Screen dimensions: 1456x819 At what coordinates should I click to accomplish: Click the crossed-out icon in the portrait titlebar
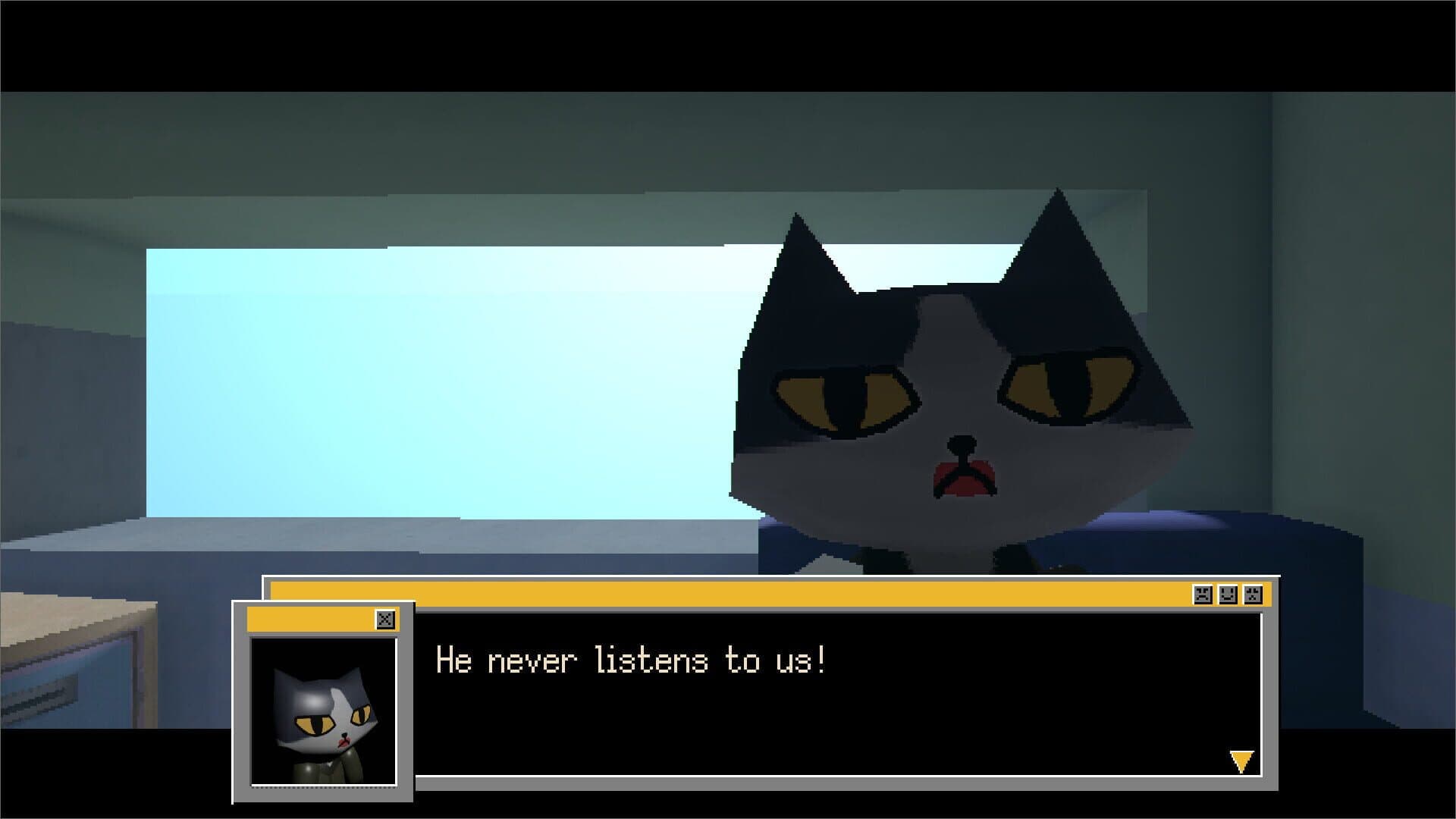pos(387,619)
